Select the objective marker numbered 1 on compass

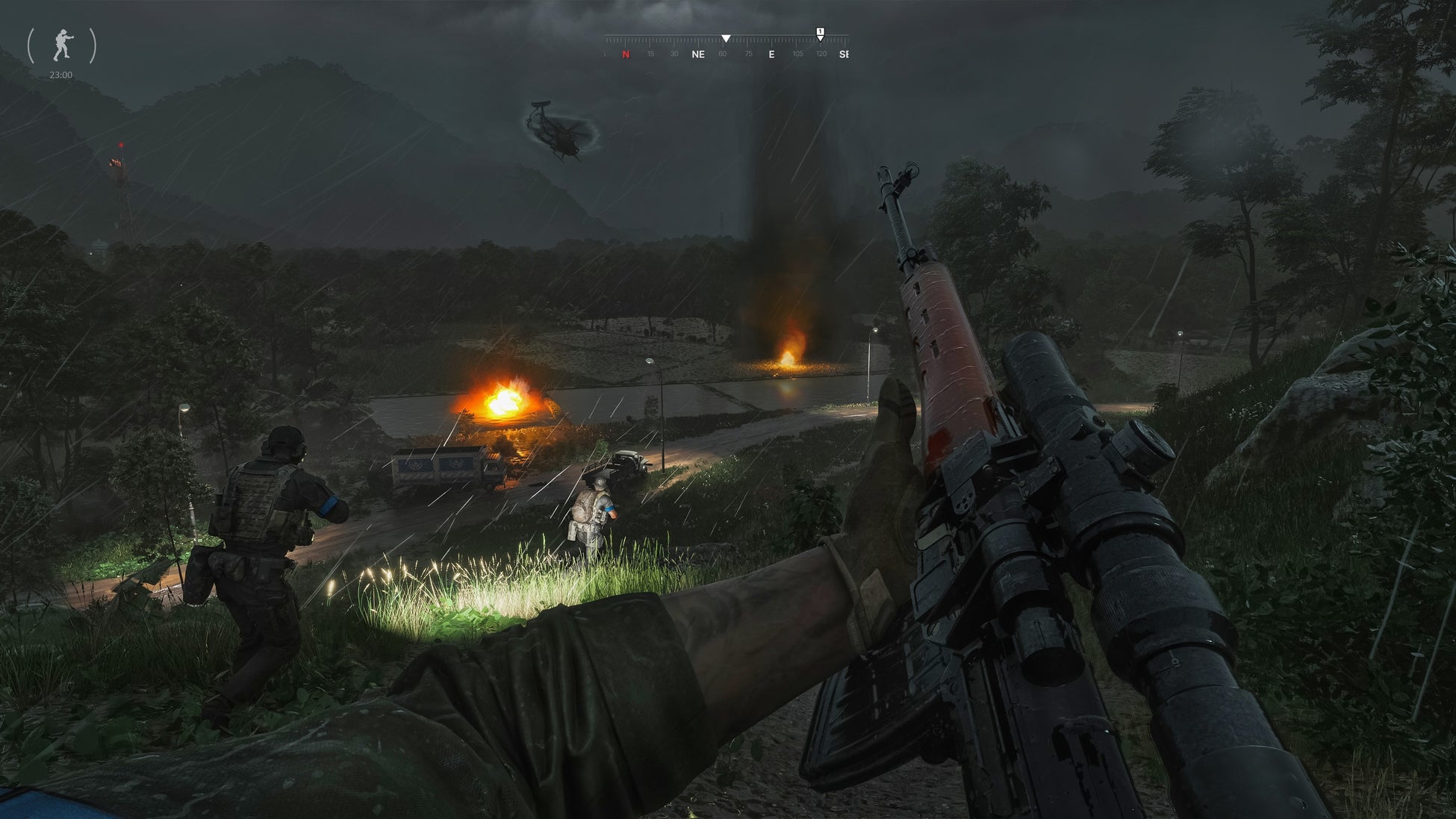[820, 33]
